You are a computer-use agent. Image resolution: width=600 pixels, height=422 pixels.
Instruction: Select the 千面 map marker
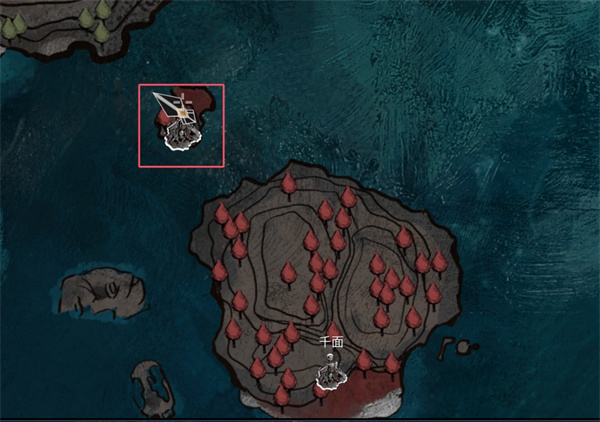[330, 373]
